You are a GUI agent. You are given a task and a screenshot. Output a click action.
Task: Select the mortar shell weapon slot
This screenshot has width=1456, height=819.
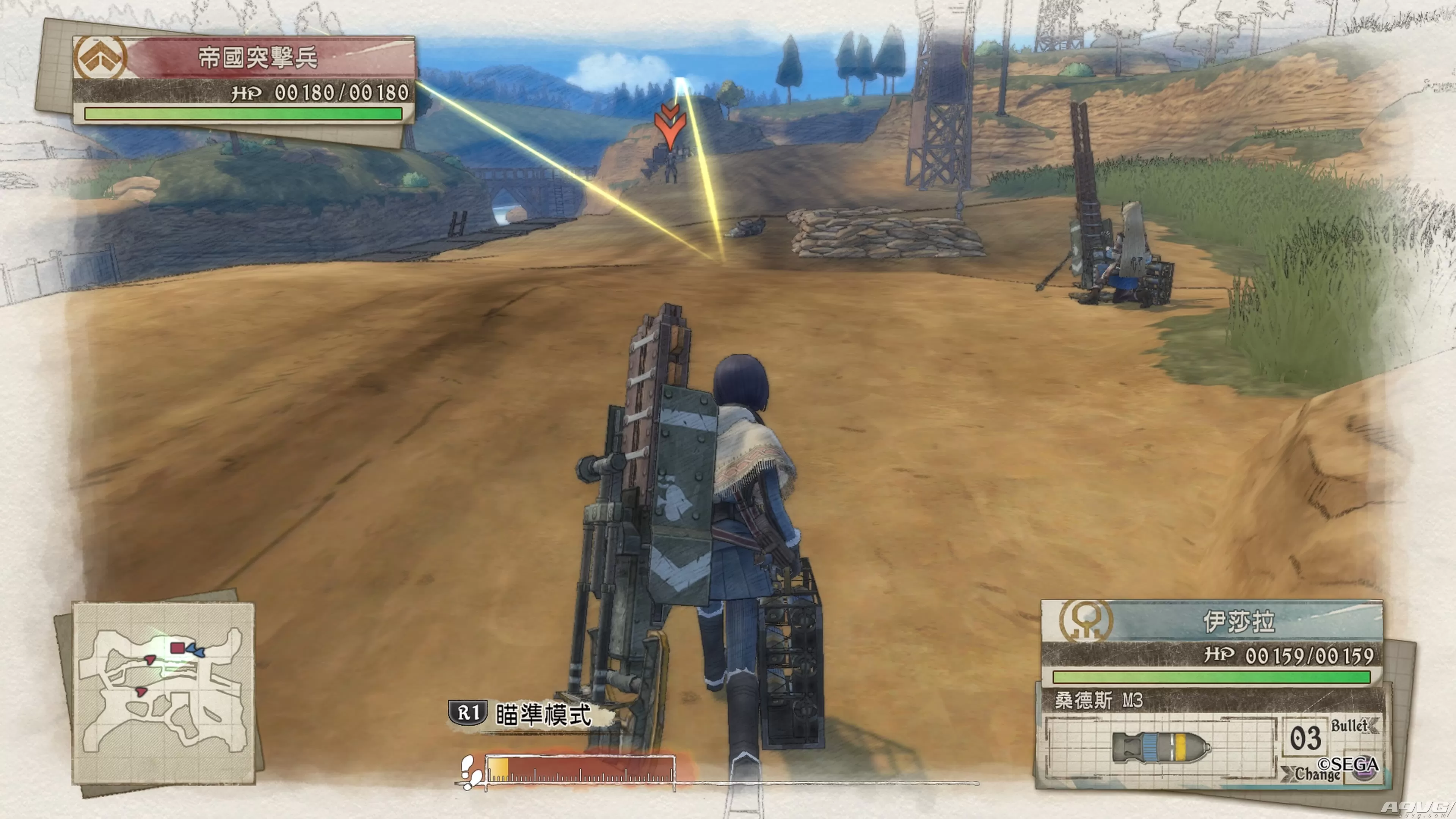tap(1160, 747)
